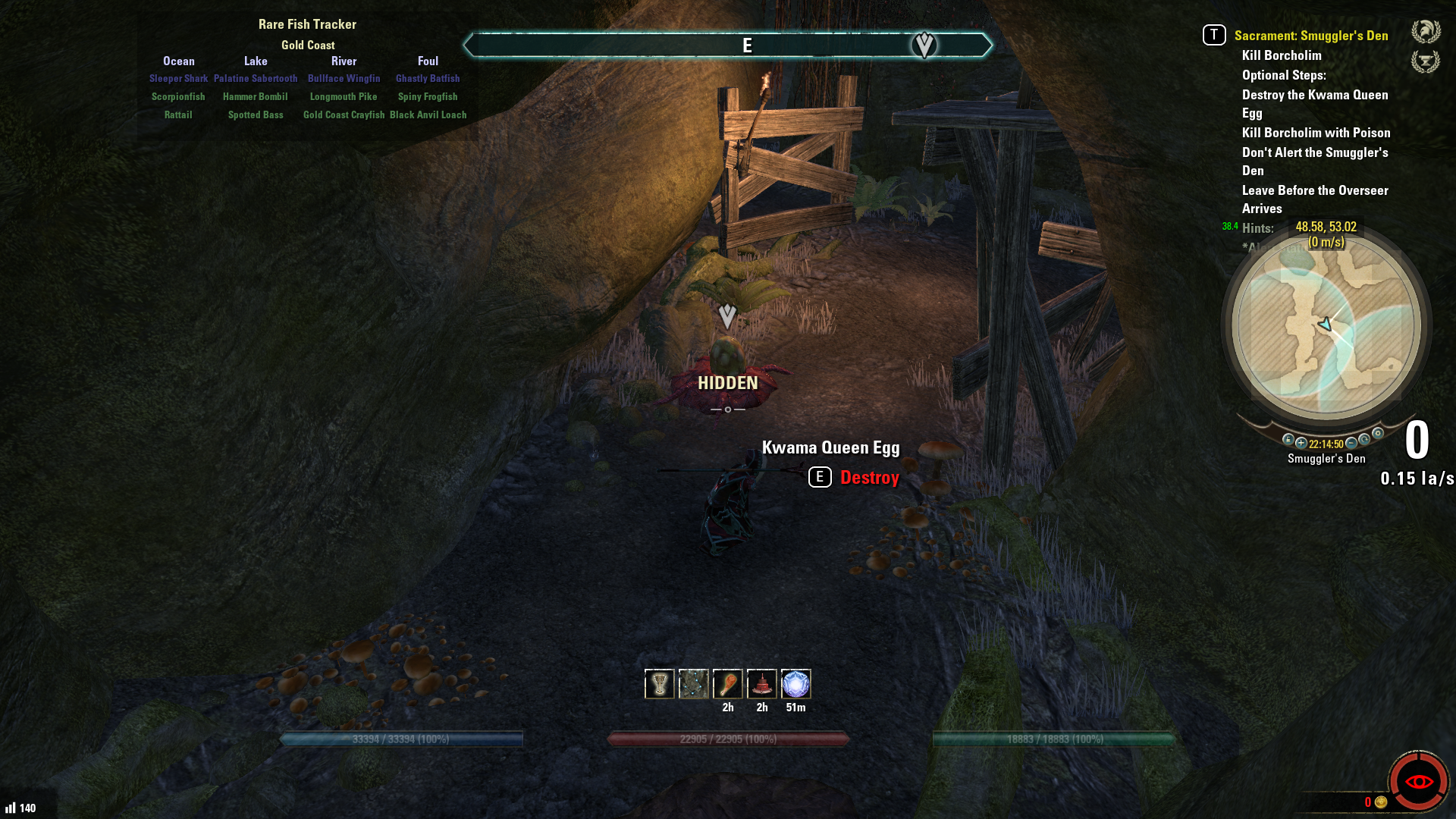This screenshot has width=1456, height=819.
Task: Zoom in the minimap with plus button
Action: click(x=1301, y=443)
